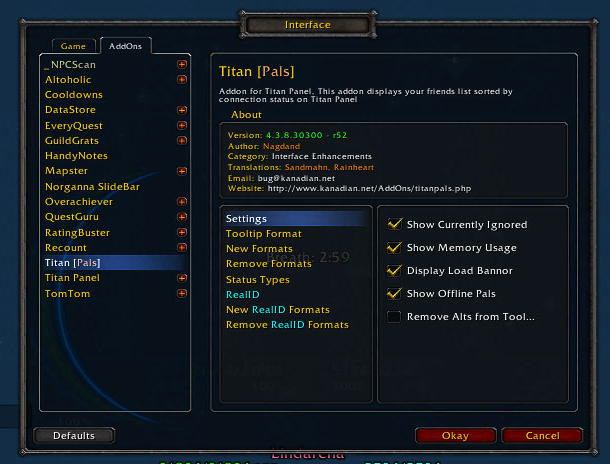Cancel the interface options
This screenshot has width=610, height=464.
point(543,436)
